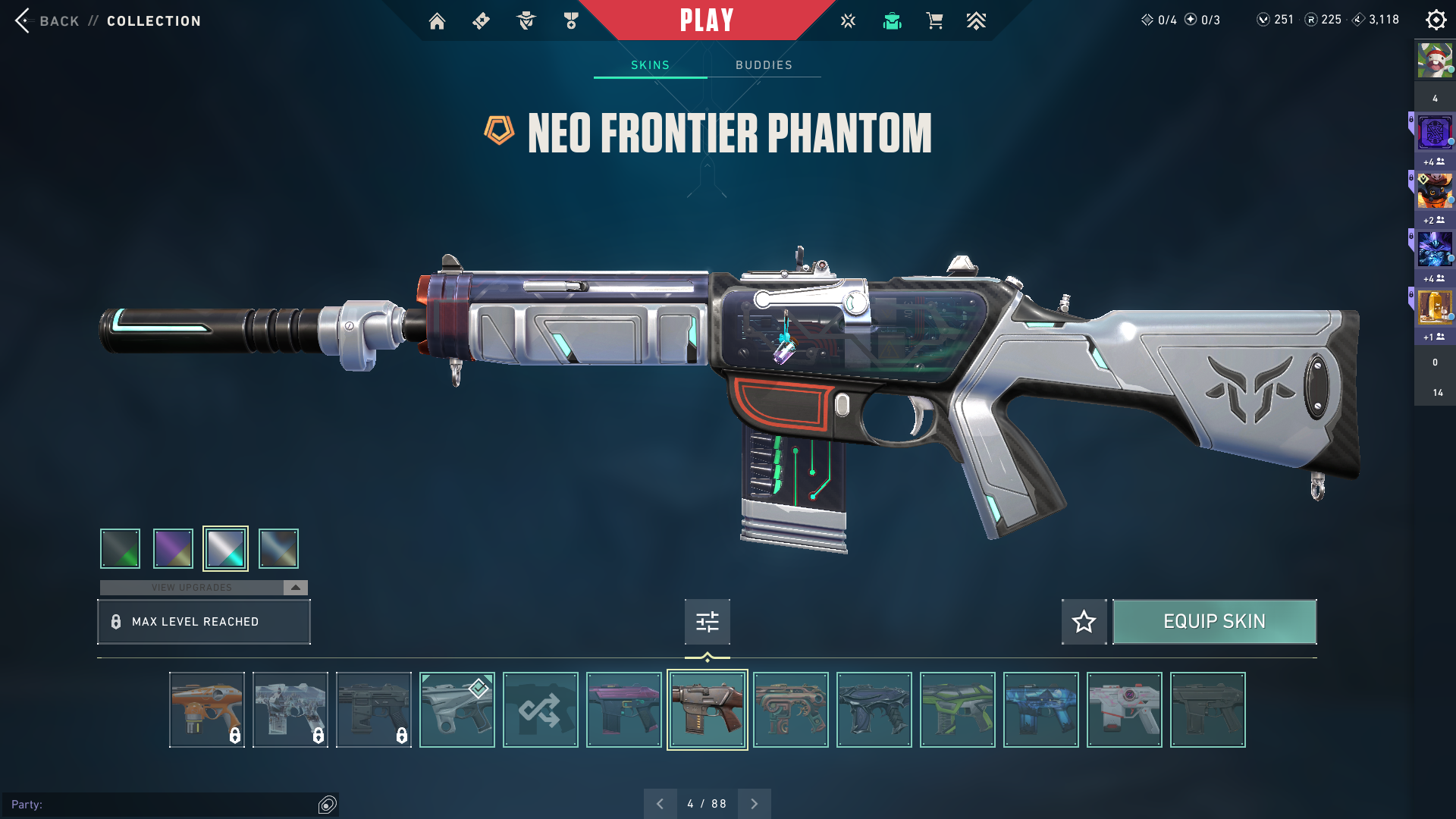Go back to the Collection screen
This screenshot has width=1456, height=819.
point(107,21)
